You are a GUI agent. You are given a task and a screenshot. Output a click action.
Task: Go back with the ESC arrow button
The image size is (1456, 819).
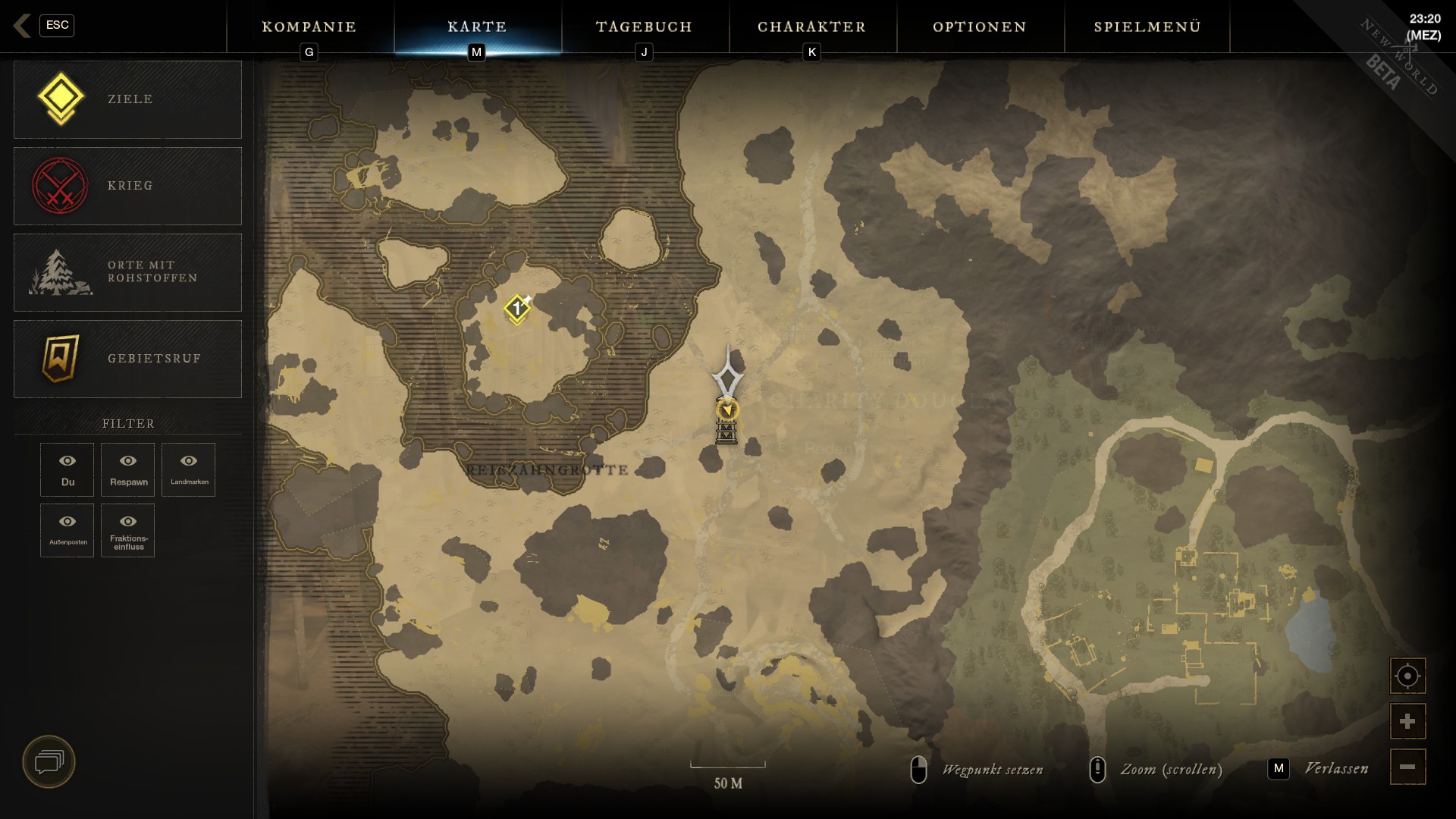coord(23,26)
